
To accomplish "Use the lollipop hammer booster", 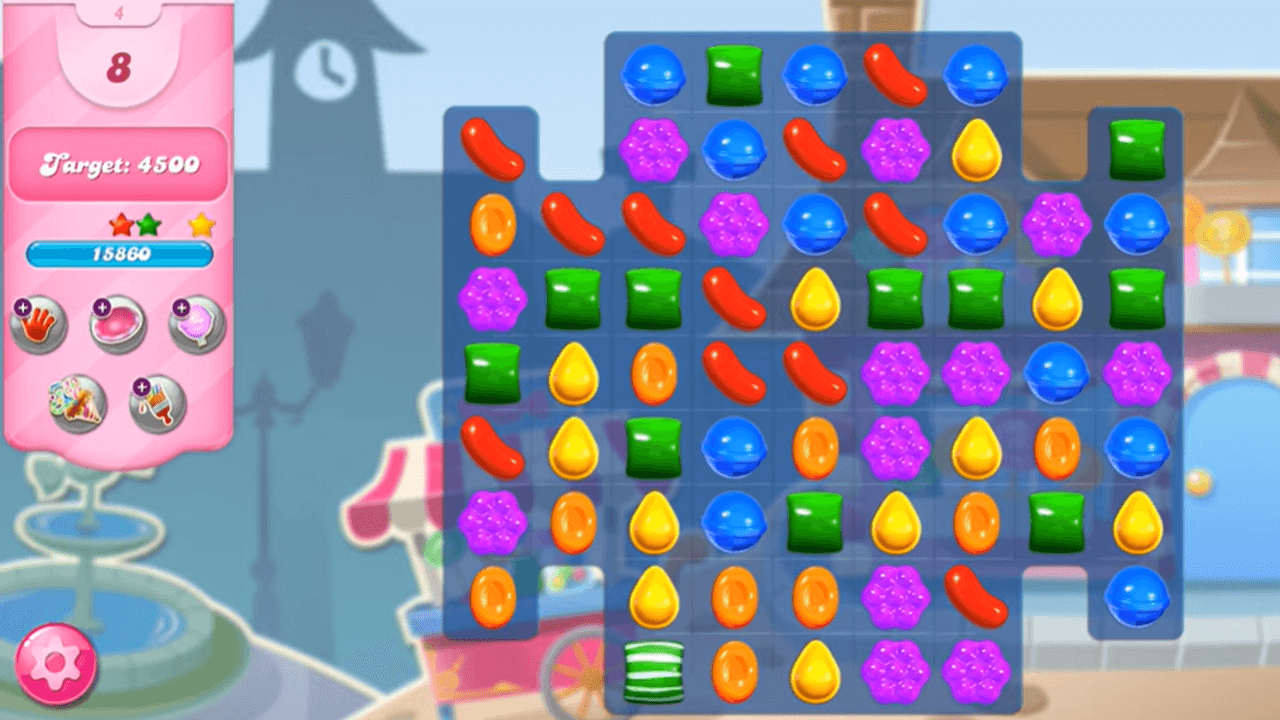I will click(197, 324).
